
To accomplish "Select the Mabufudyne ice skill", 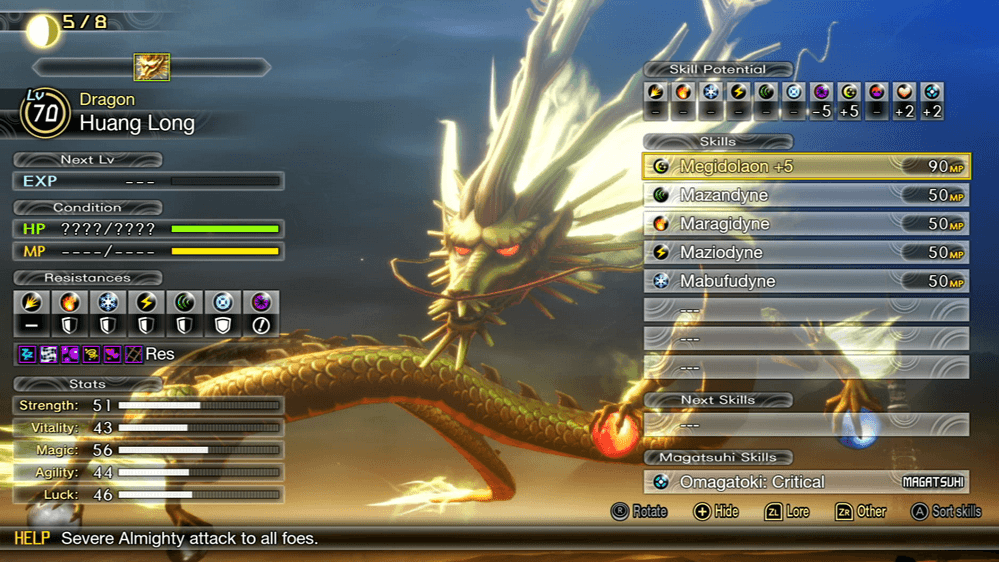I will [805, 282].
